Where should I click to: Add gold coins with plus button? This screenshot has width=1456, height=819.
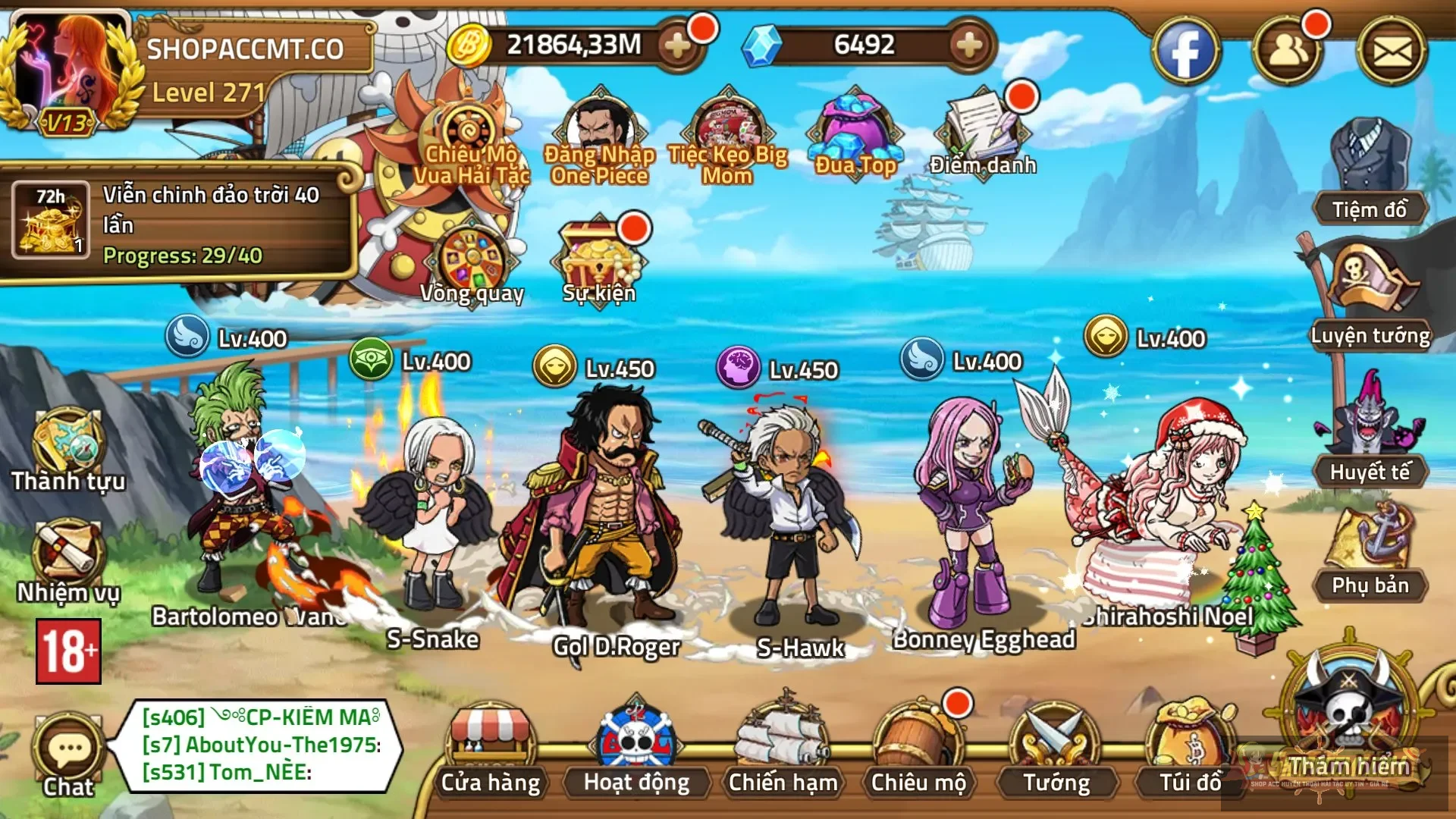677,46
